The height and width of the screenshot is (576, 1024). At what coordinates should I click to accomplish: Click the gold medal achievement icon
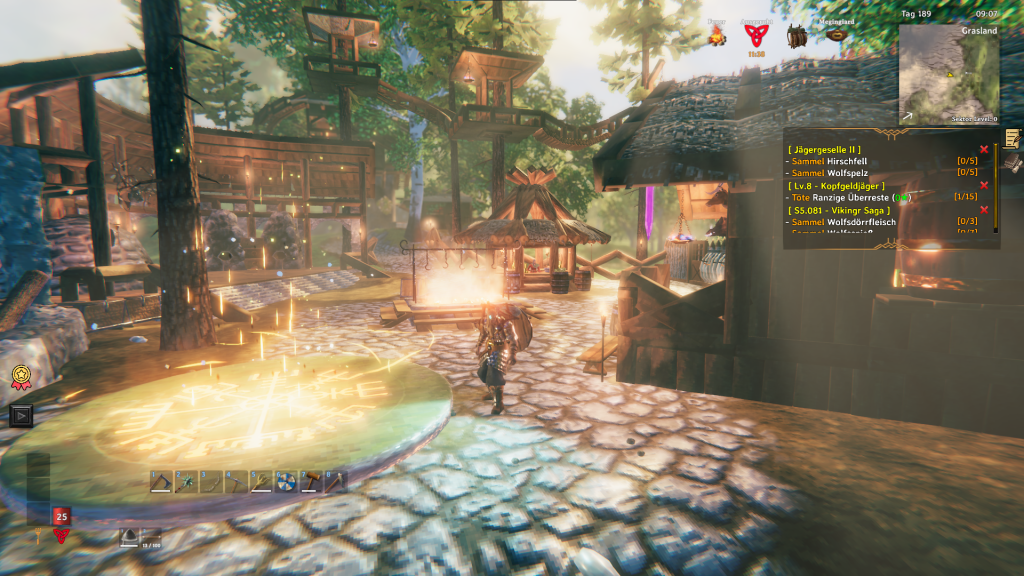[x=20, y=376]
